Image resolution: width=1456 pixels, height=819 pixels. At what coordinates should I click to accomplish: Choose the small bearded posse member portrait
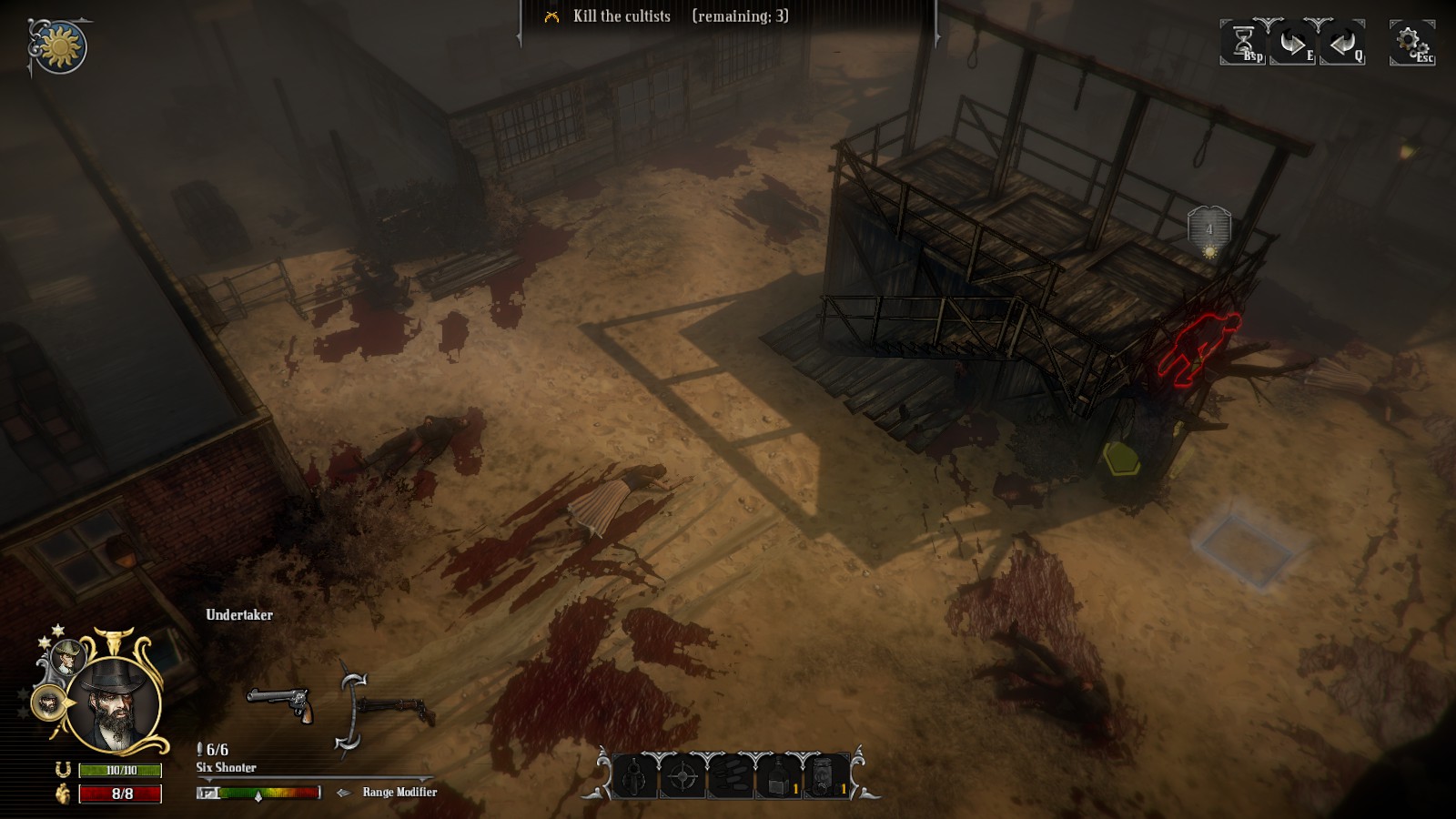click(x=46, y=703)
